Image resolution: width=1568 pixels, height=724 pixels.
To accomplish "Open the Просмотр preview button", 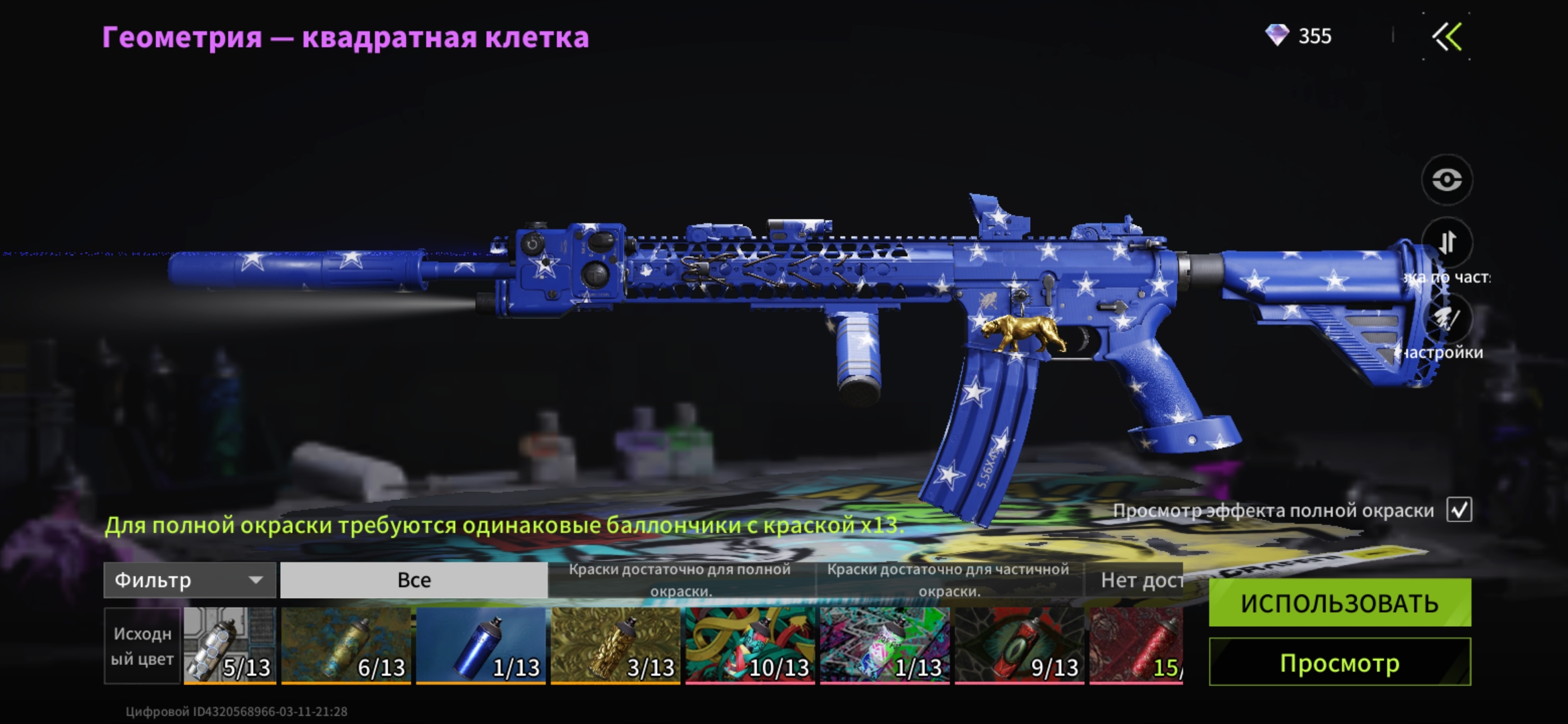I will click(x=1340, y=662).
